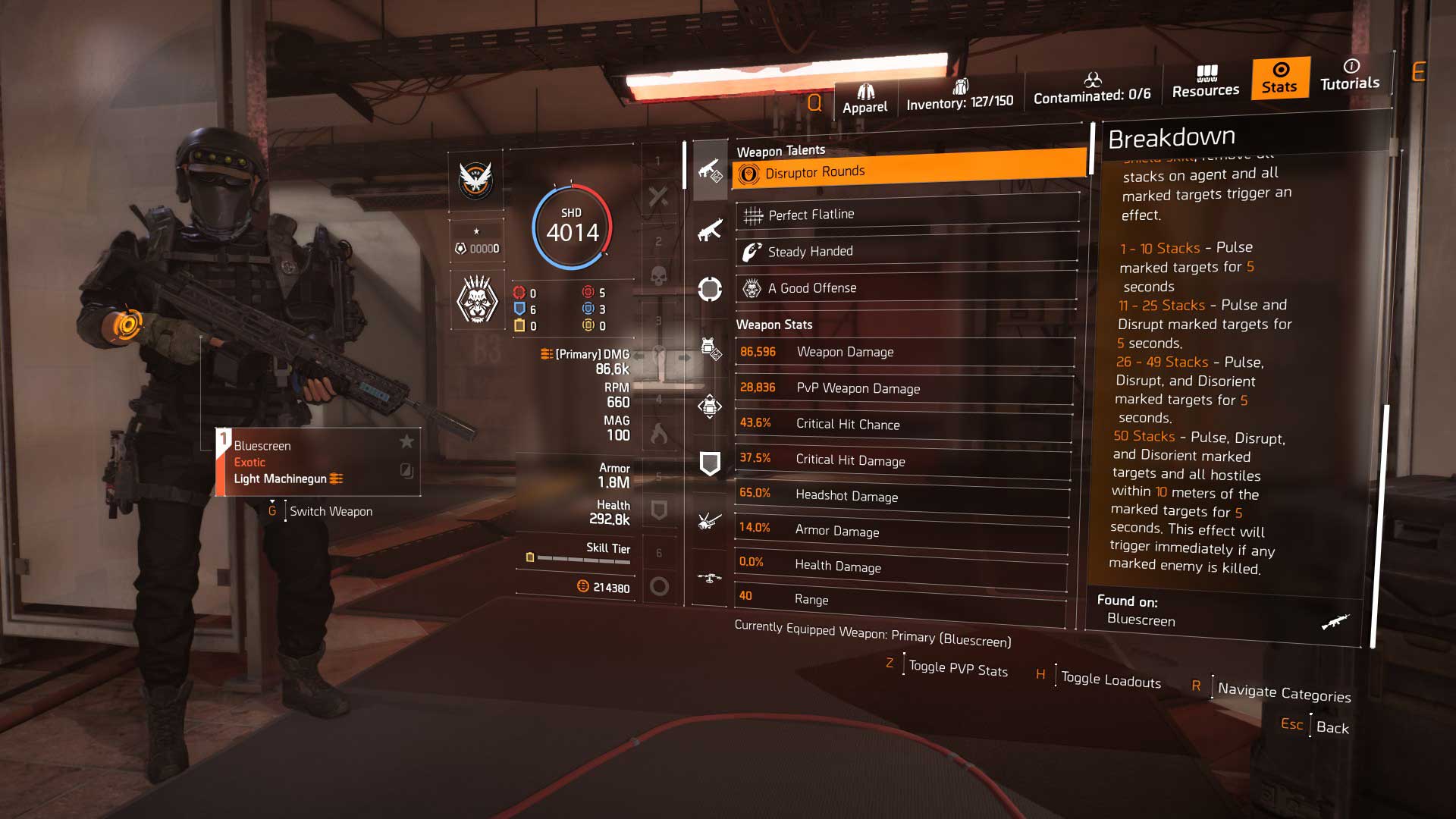Image resolution: width=1456 pixels, height=819 pixels.
Task: Click the Skill Tier progress bar
Action: tap(584, 558)
